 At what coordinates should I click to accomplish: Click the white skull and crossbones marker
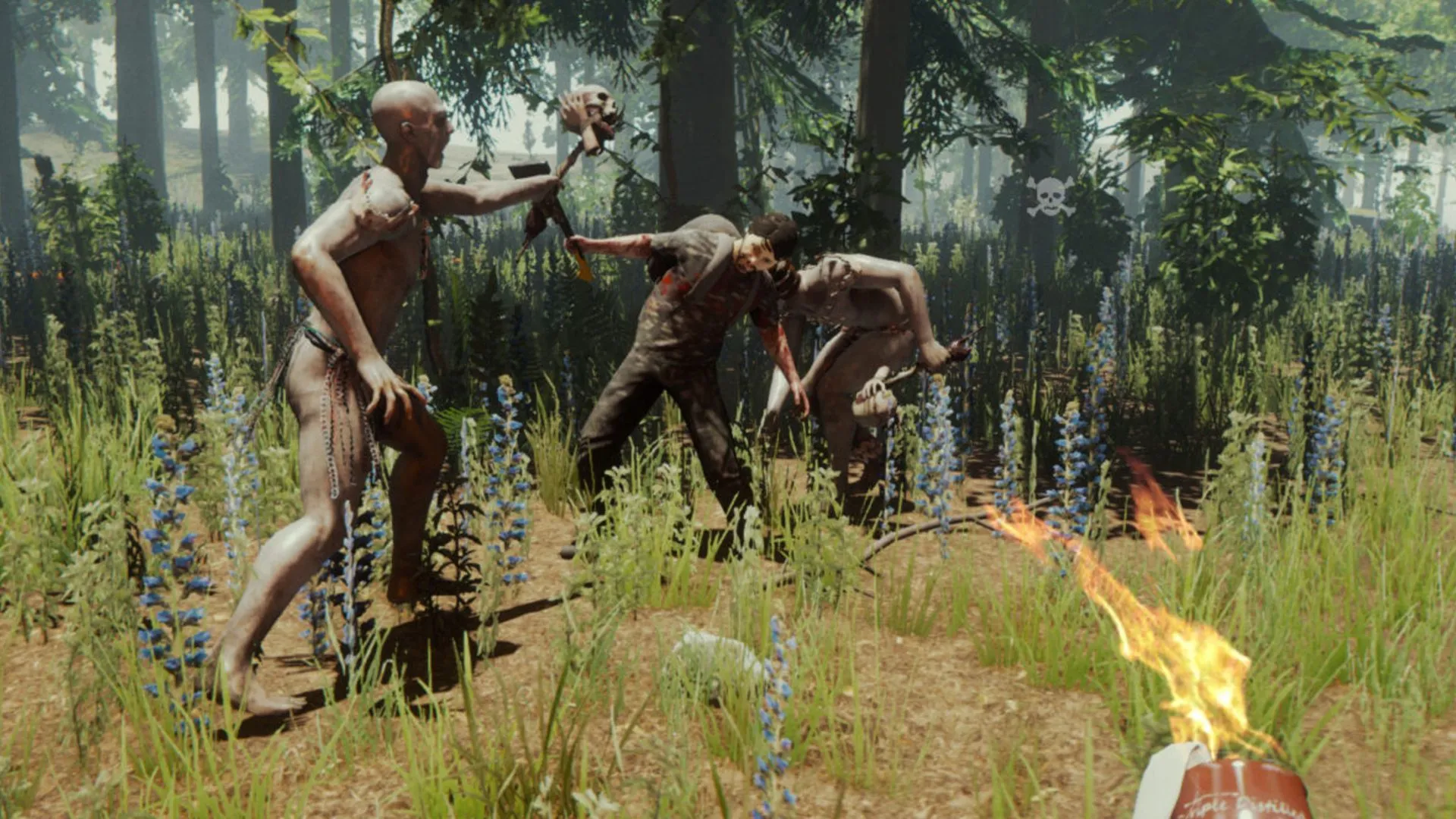click(1050, 196)
